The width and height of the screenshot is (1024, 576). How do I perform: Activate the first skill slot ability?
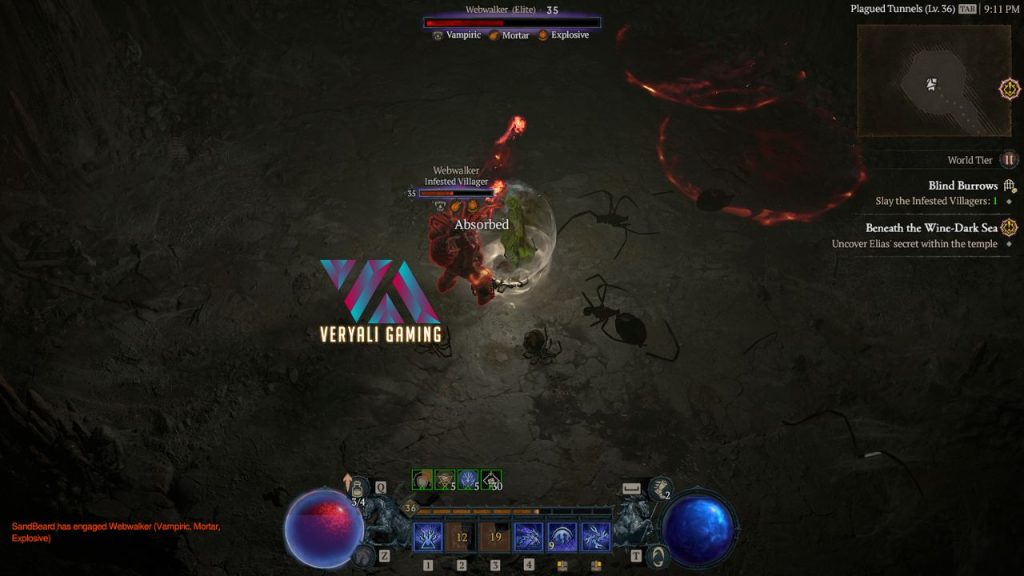click(428, 537)
